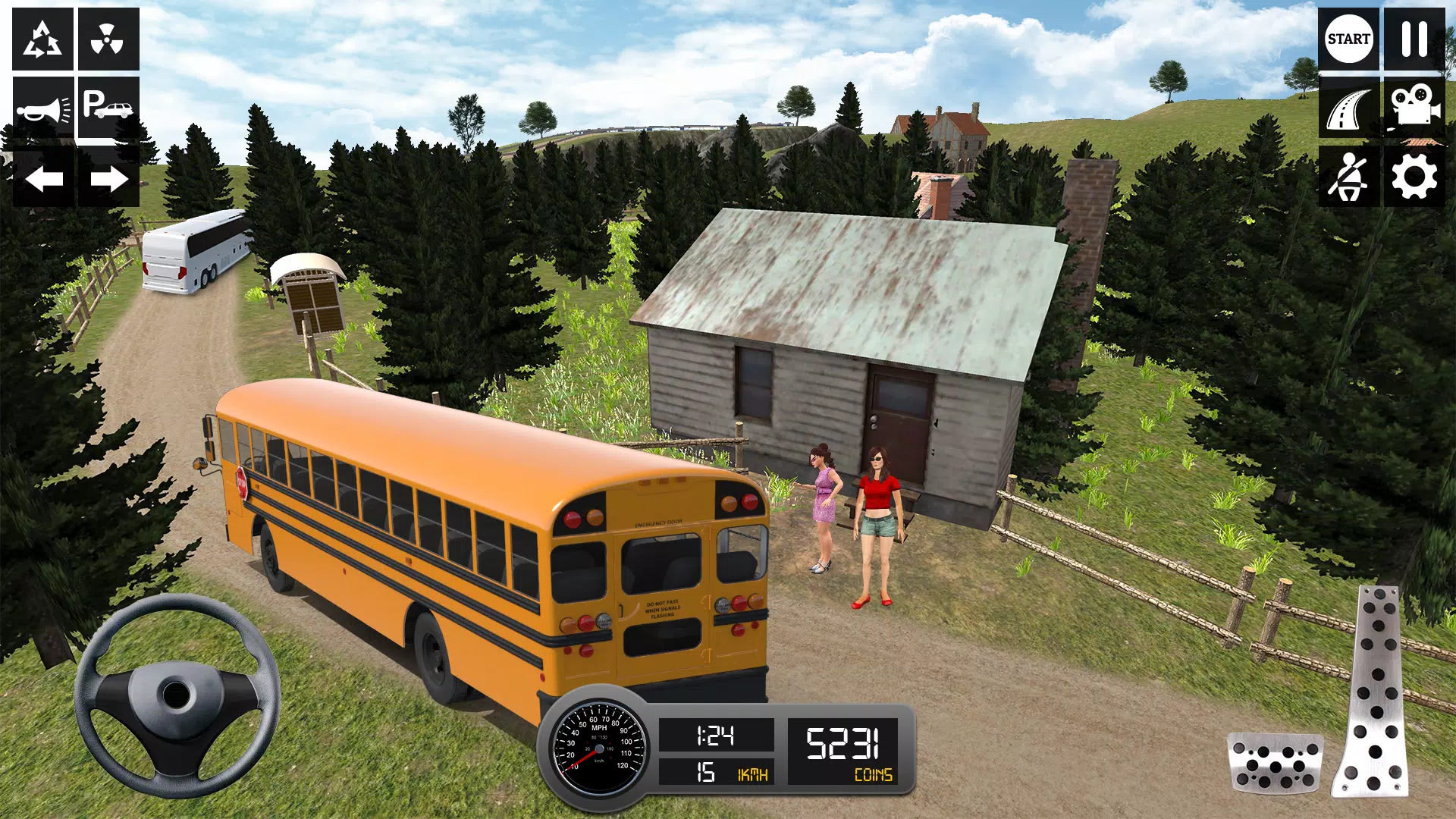
Task: Apply the brake pedal
Action: coord(1275,762)
